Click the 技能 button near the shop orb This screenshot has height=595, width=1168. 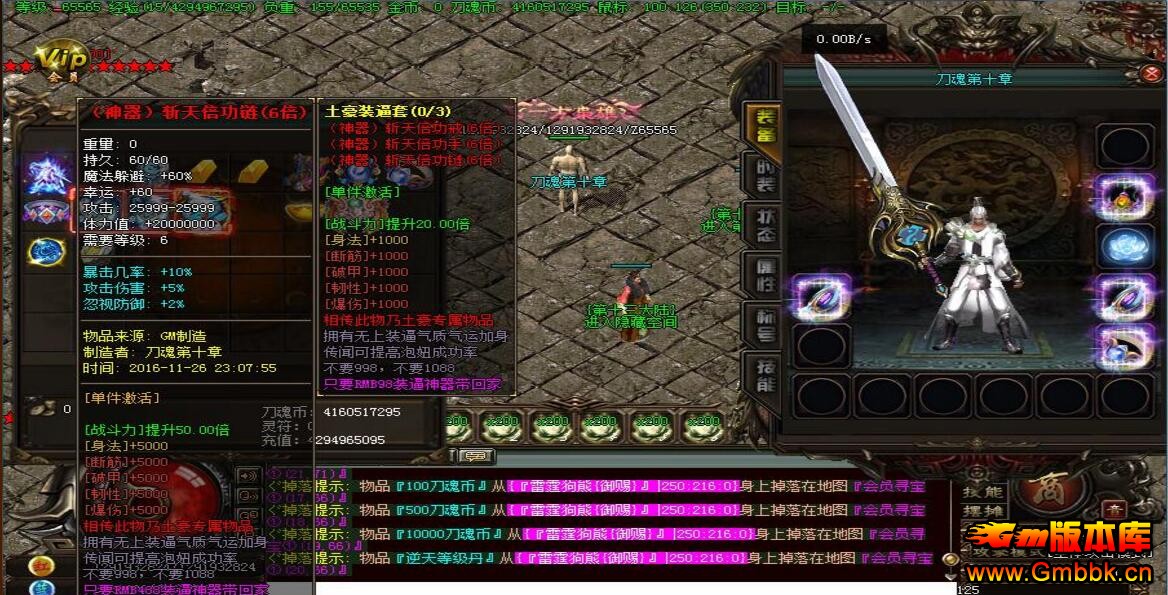tap(981, 492)
